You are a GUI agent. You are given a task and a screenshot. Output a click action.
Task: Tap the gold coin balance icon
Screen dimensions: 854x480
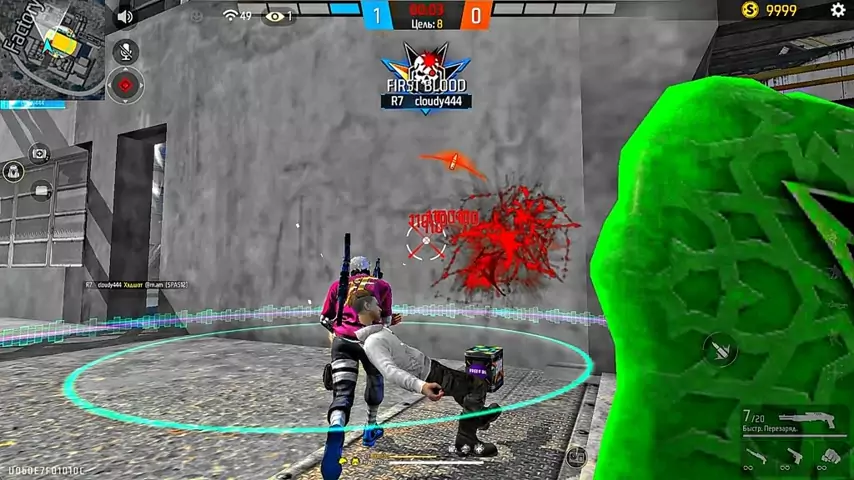point(750,10)
